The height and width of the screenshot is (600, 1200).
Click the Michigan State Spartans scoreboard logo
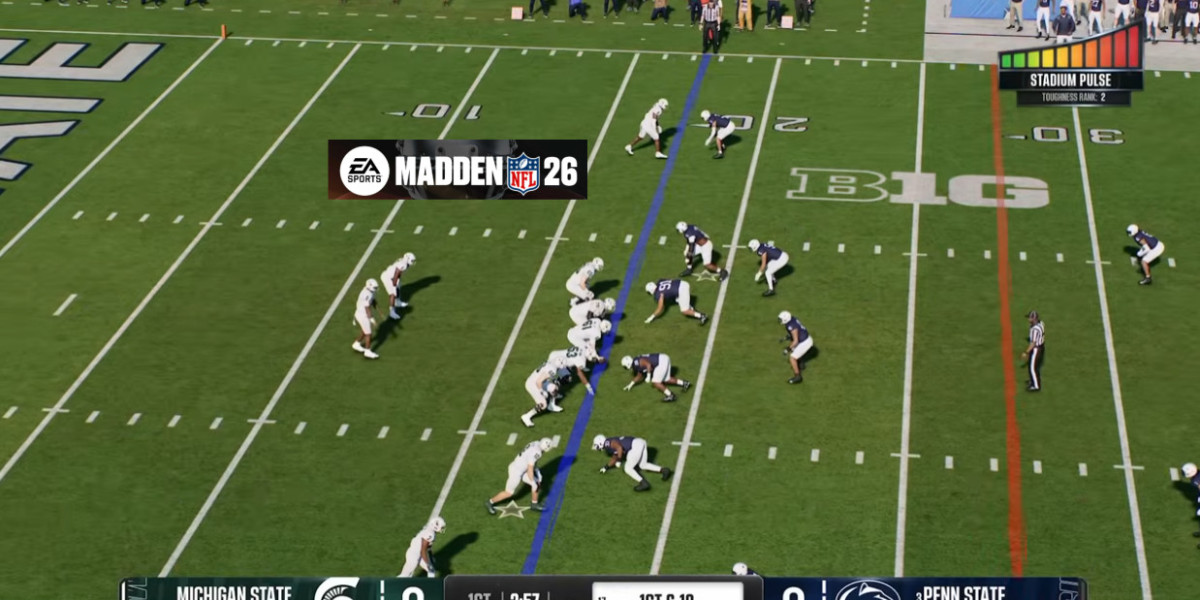336,591
